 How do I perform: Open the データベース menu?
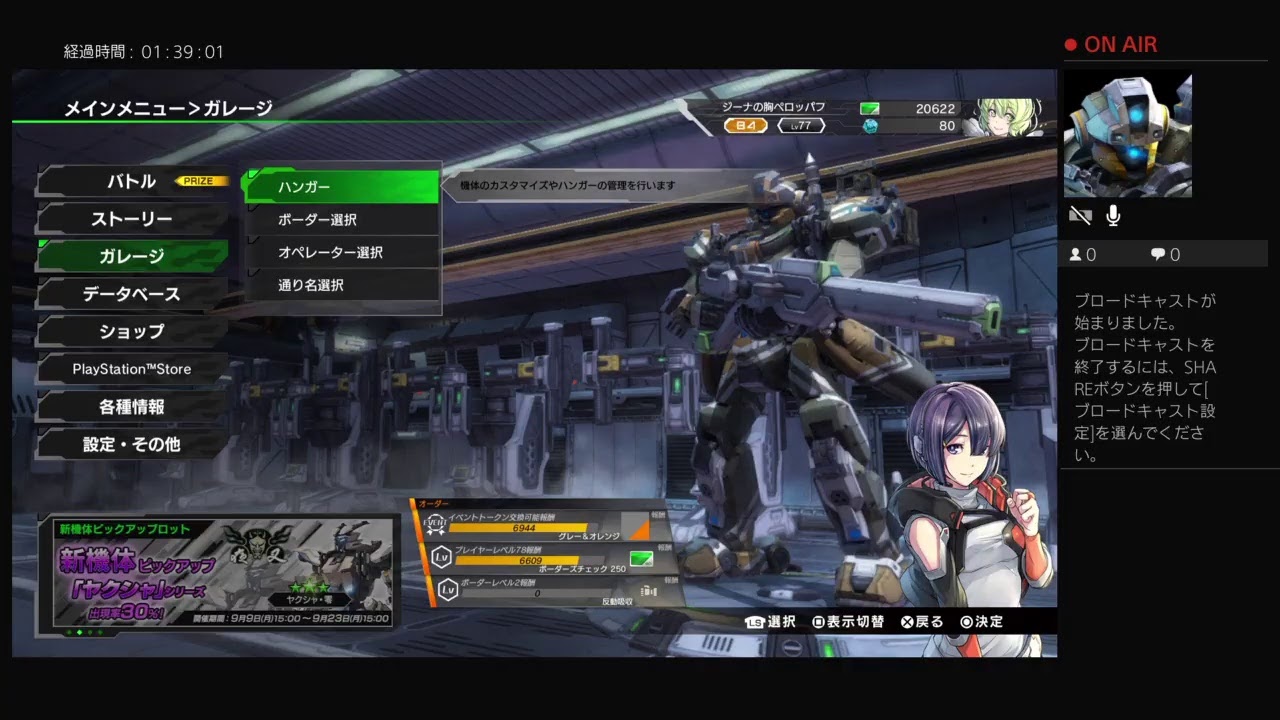point(132,294)
